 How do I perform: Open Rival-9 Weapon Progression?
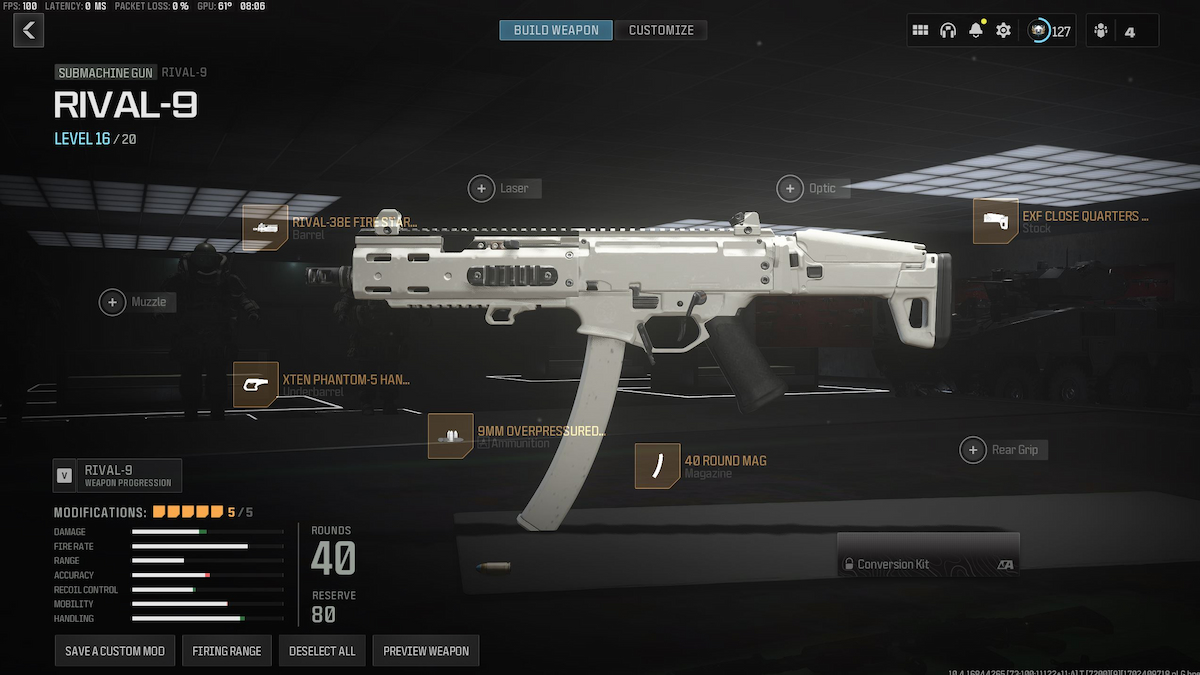(118, 475)
